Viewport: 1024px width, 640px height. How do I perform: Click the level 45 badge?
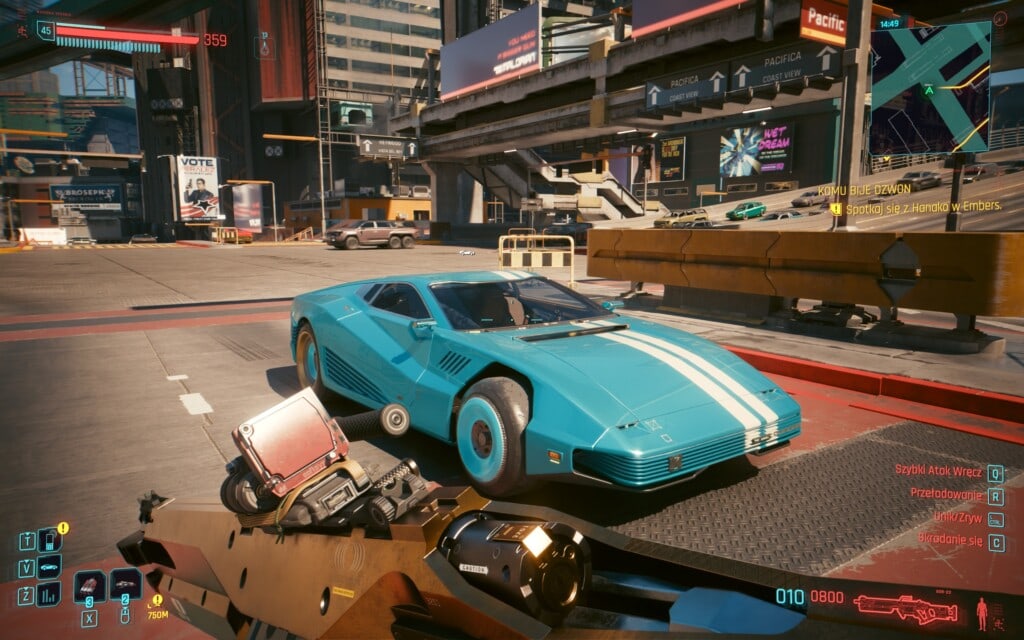pos(45,31)
